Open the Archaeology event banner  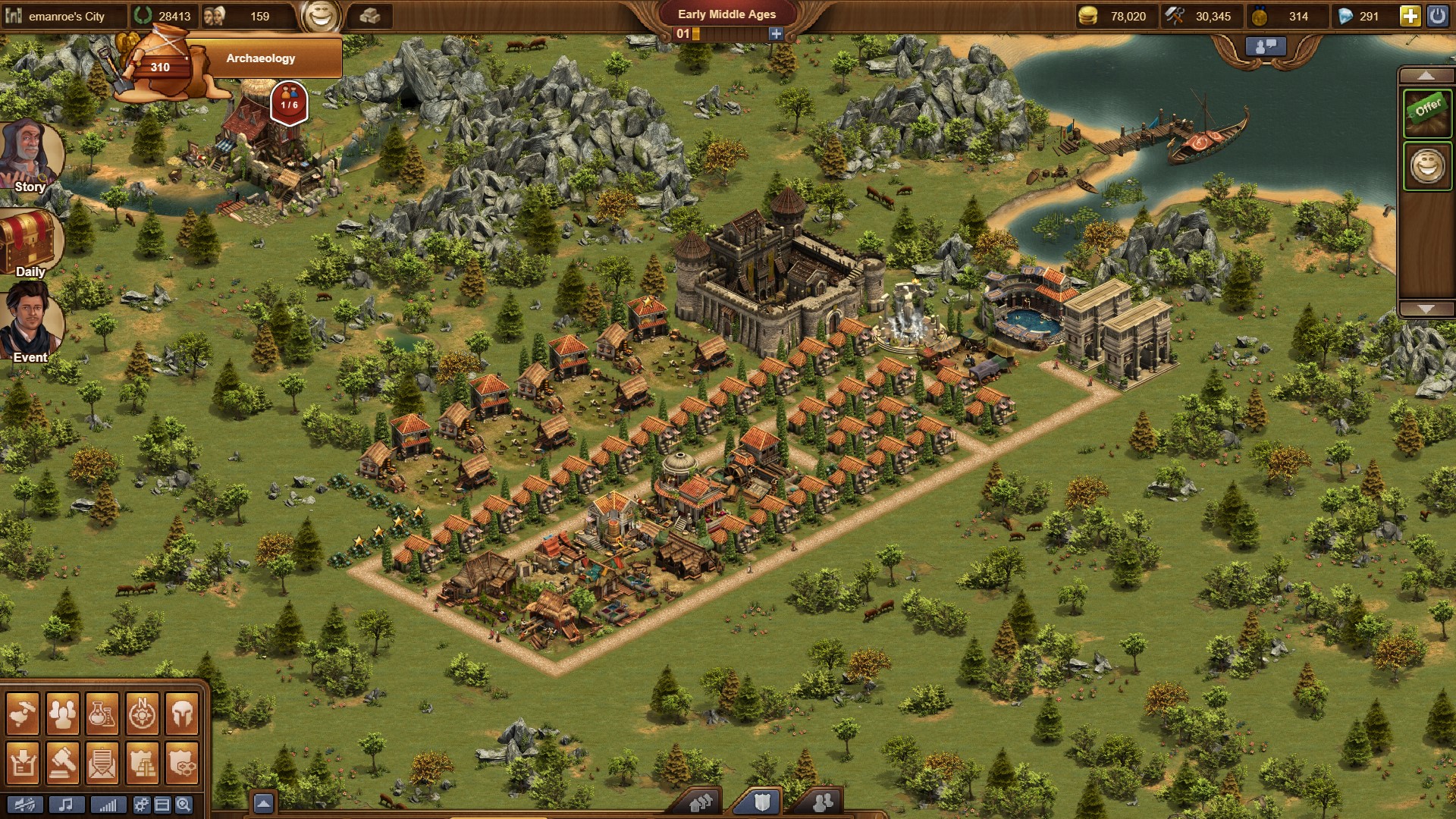(259, 58)
